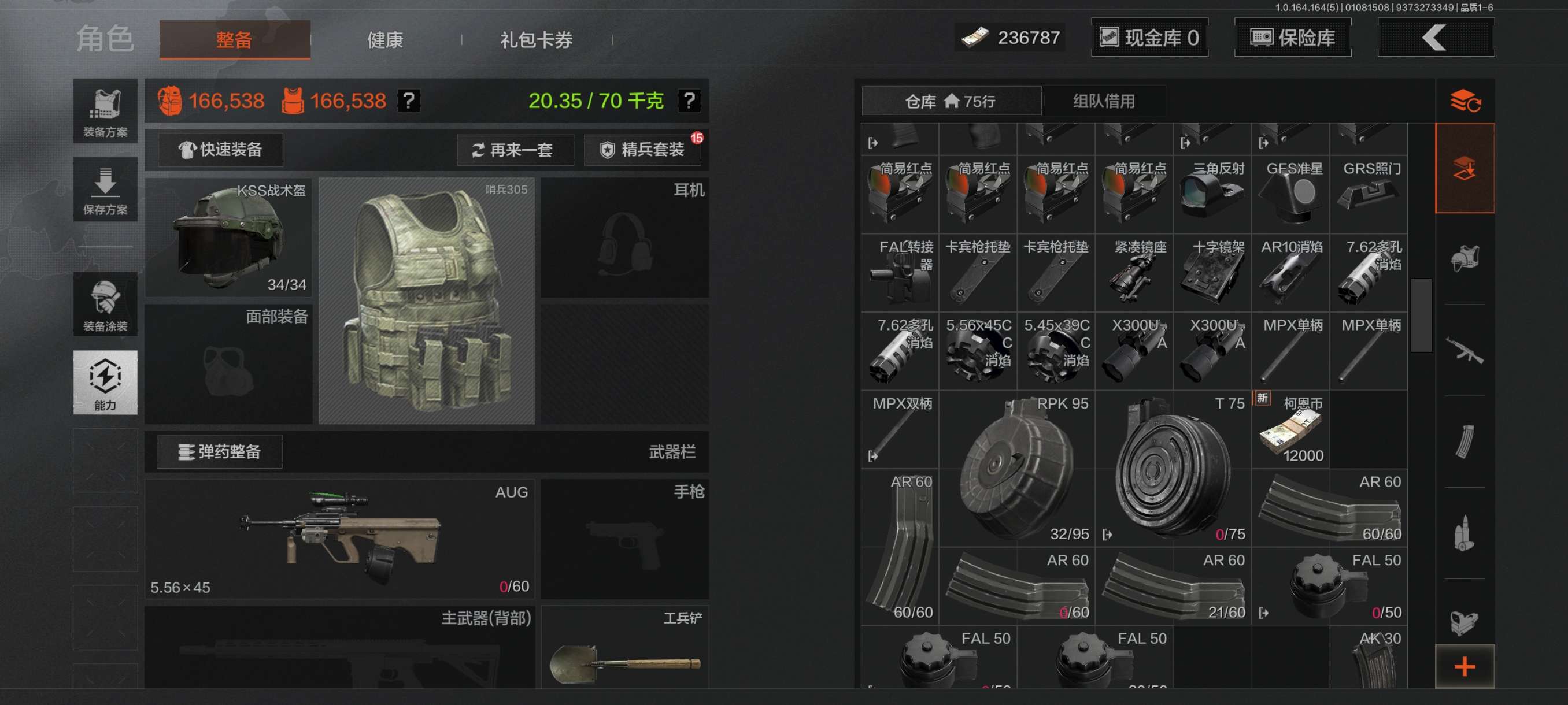Select the AUG weapon slot
Viewport: 1568px width, 705px height.
pyautogui.click(x=339, y=539)
